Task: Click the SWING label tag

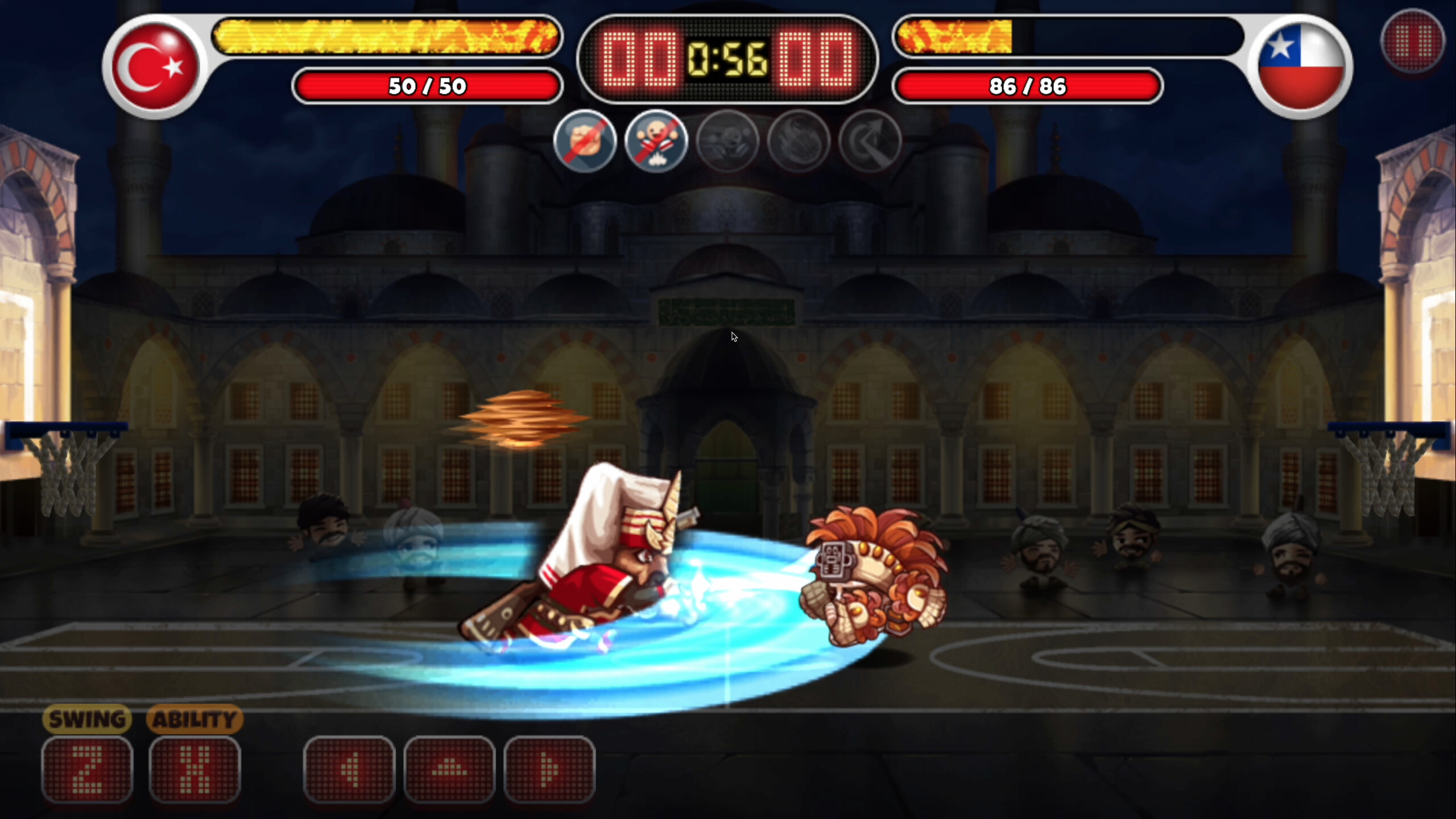Action: point(88,719)
